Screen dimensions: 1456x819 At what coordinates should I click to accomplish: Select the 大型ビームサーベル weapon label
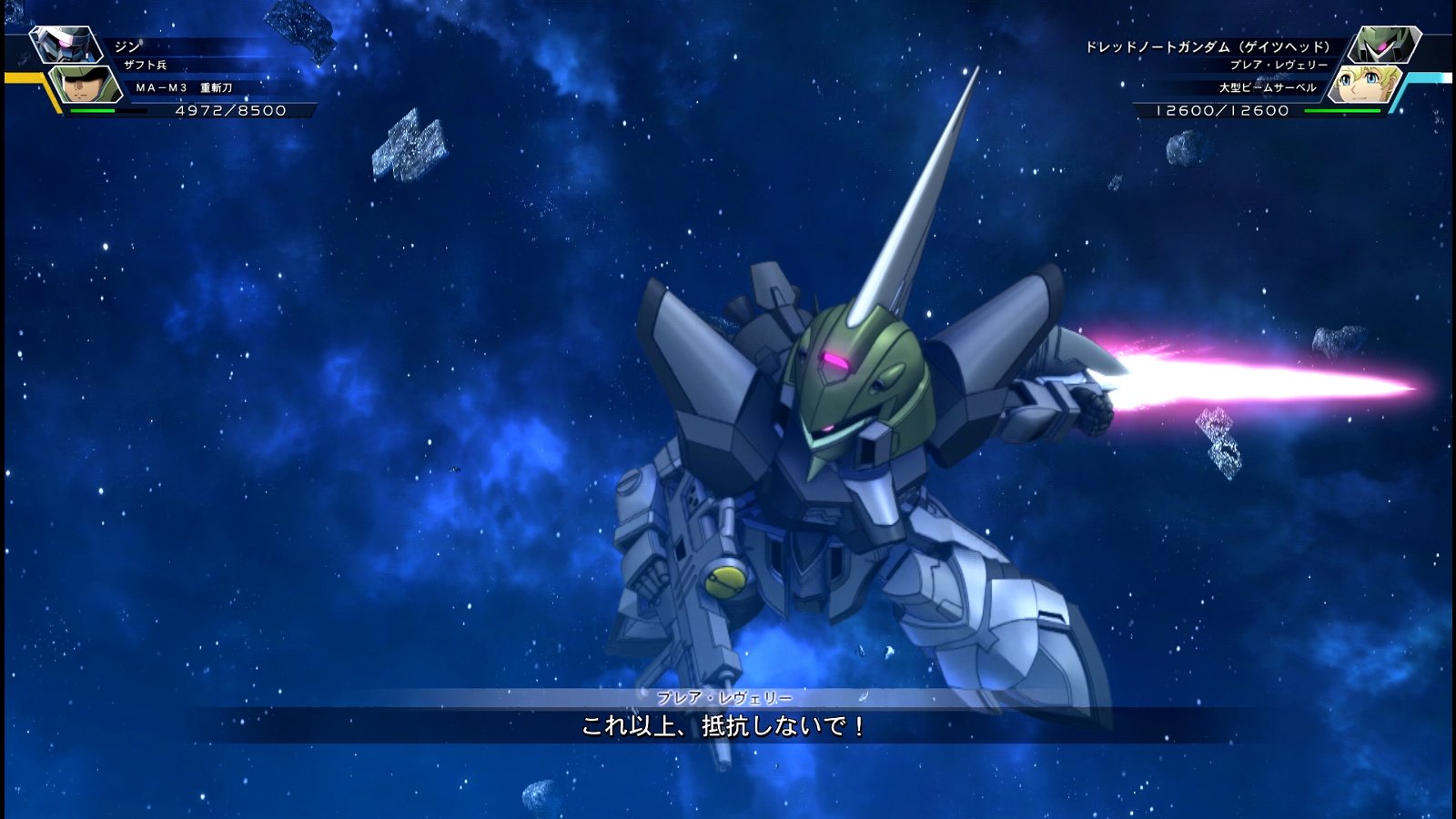(x=1269, y=86)
